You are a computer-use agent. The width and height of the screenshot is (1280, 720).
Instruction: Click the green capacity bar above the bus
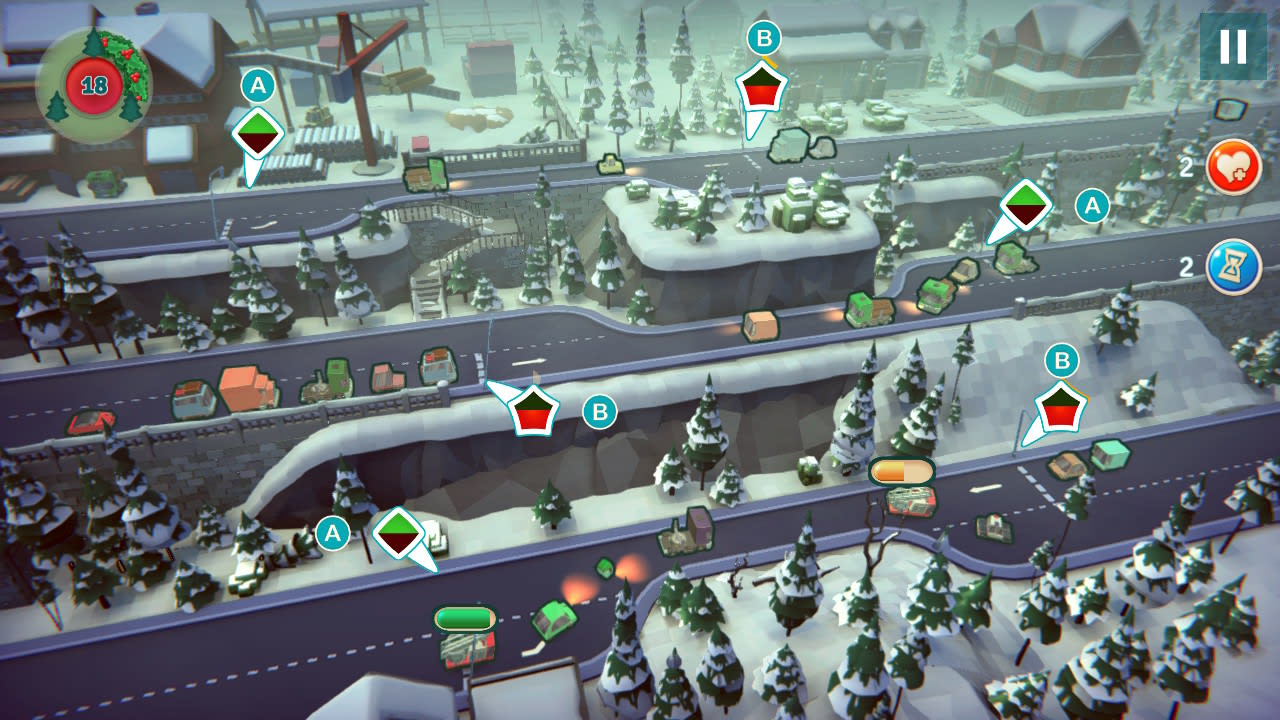pos(462,618)
